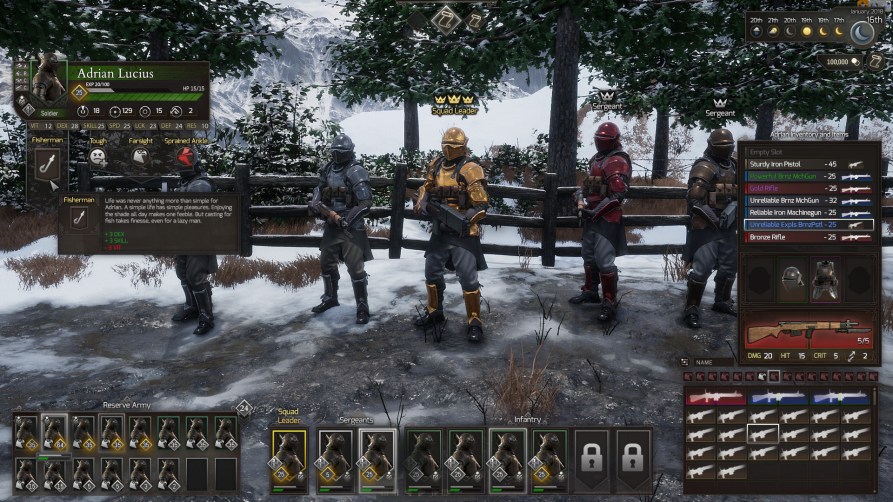This screenshot has width=893, height=502.
Task: Show the Farsight trait icon
Action: pyautogui.click(x=139, y=157)
